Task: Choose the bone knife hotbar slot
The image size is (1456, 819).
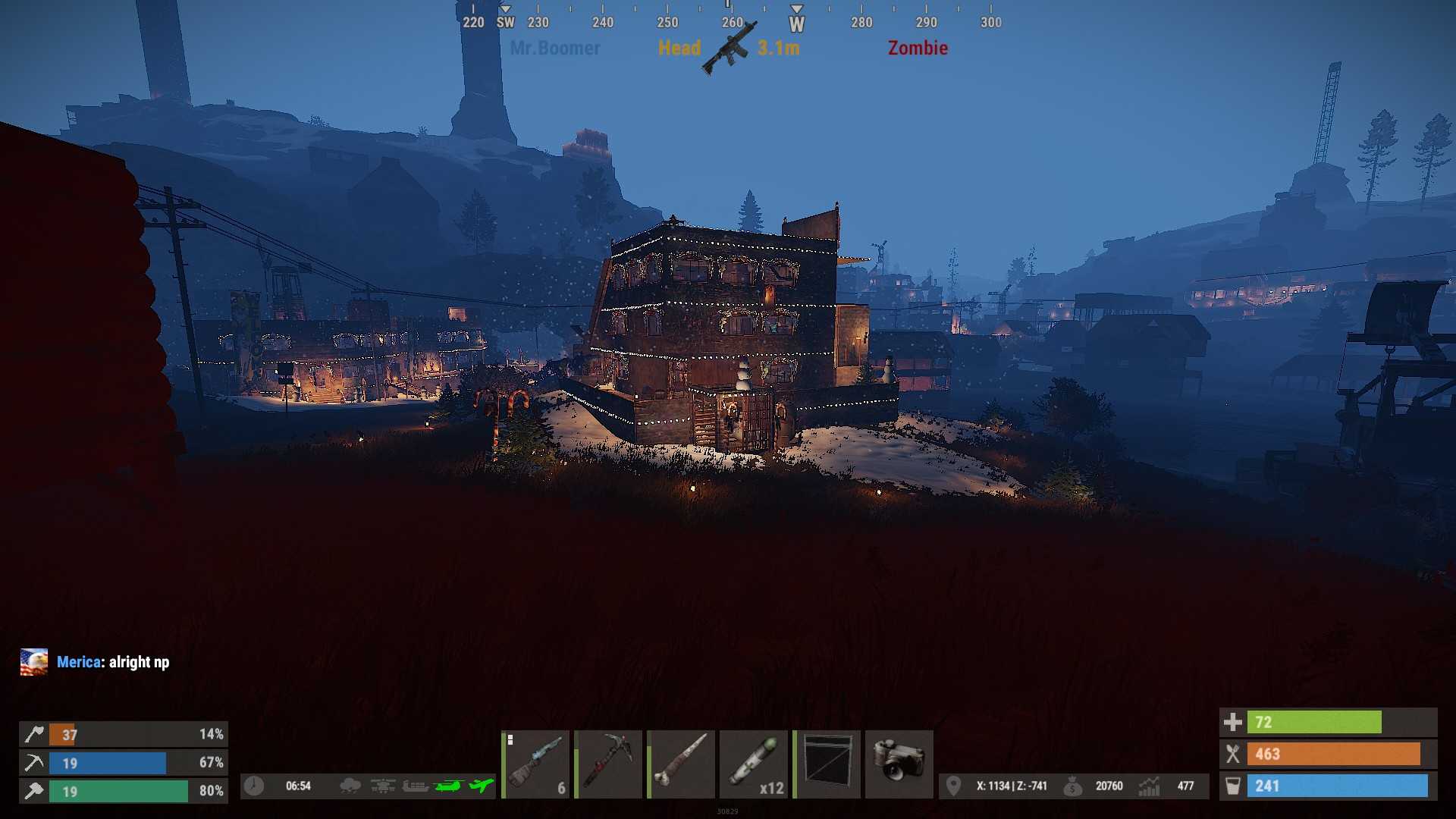Action: click(681, 764)
